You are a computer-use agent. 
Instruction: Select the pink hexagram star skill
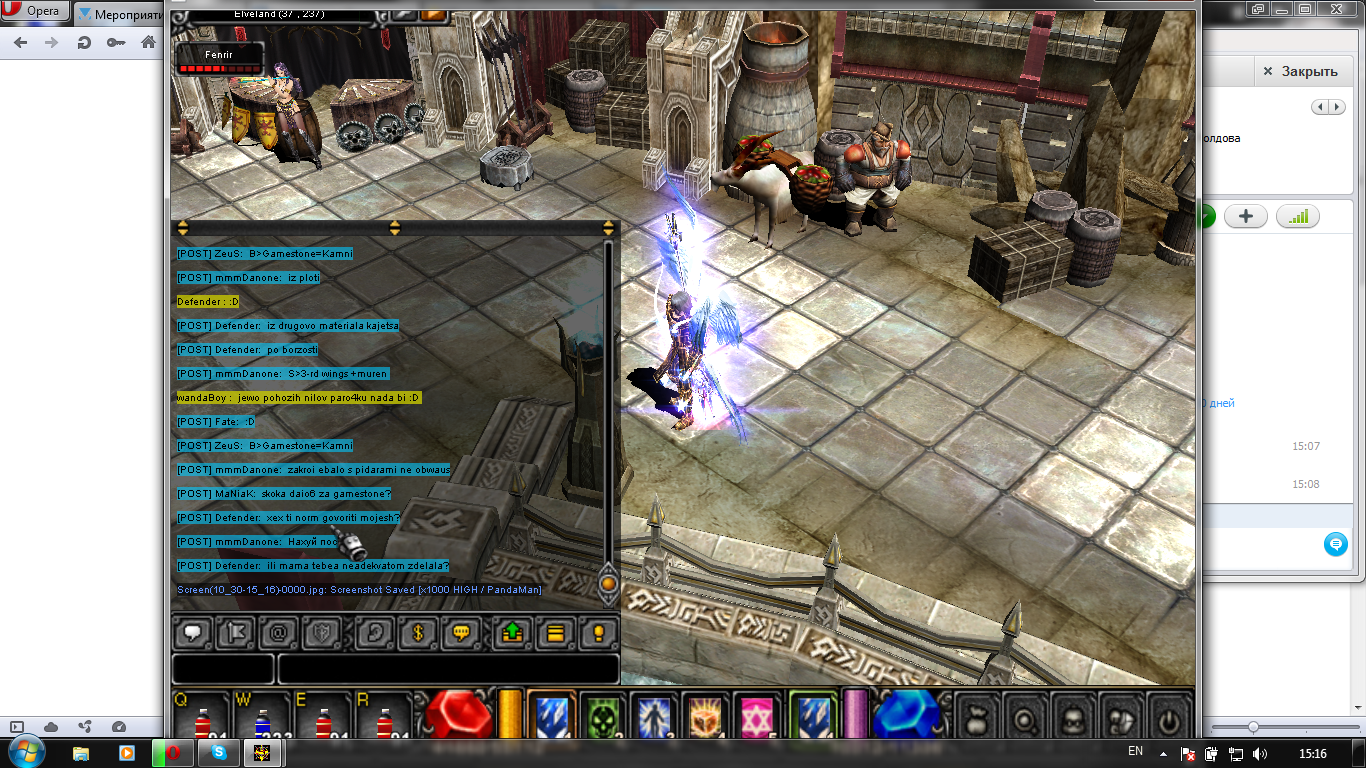click(x=759, y=717)
